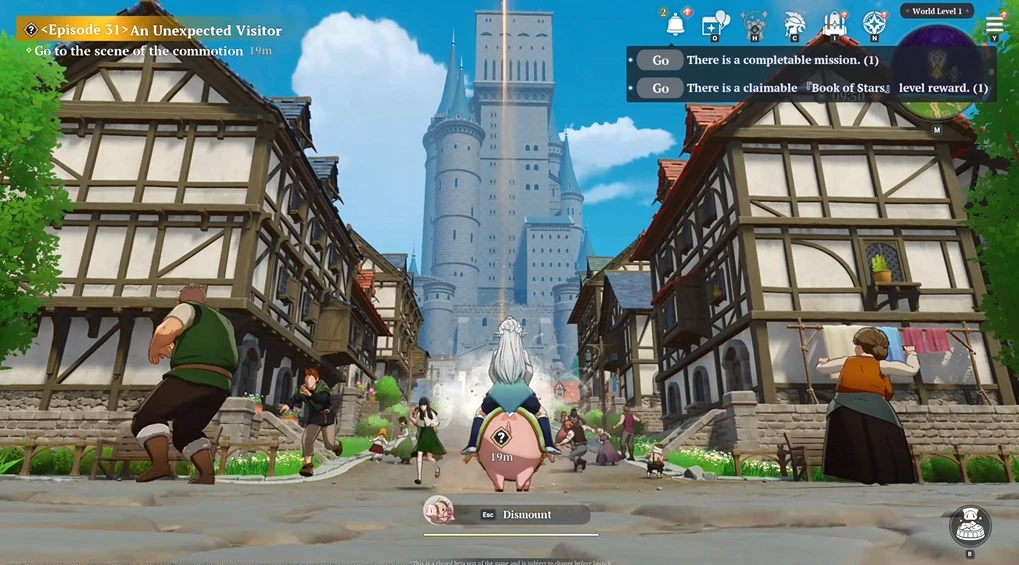The height and width of the screenshot is (565, 1019).
Task: Open the knight helmet character menu
Action: point(795,24)
